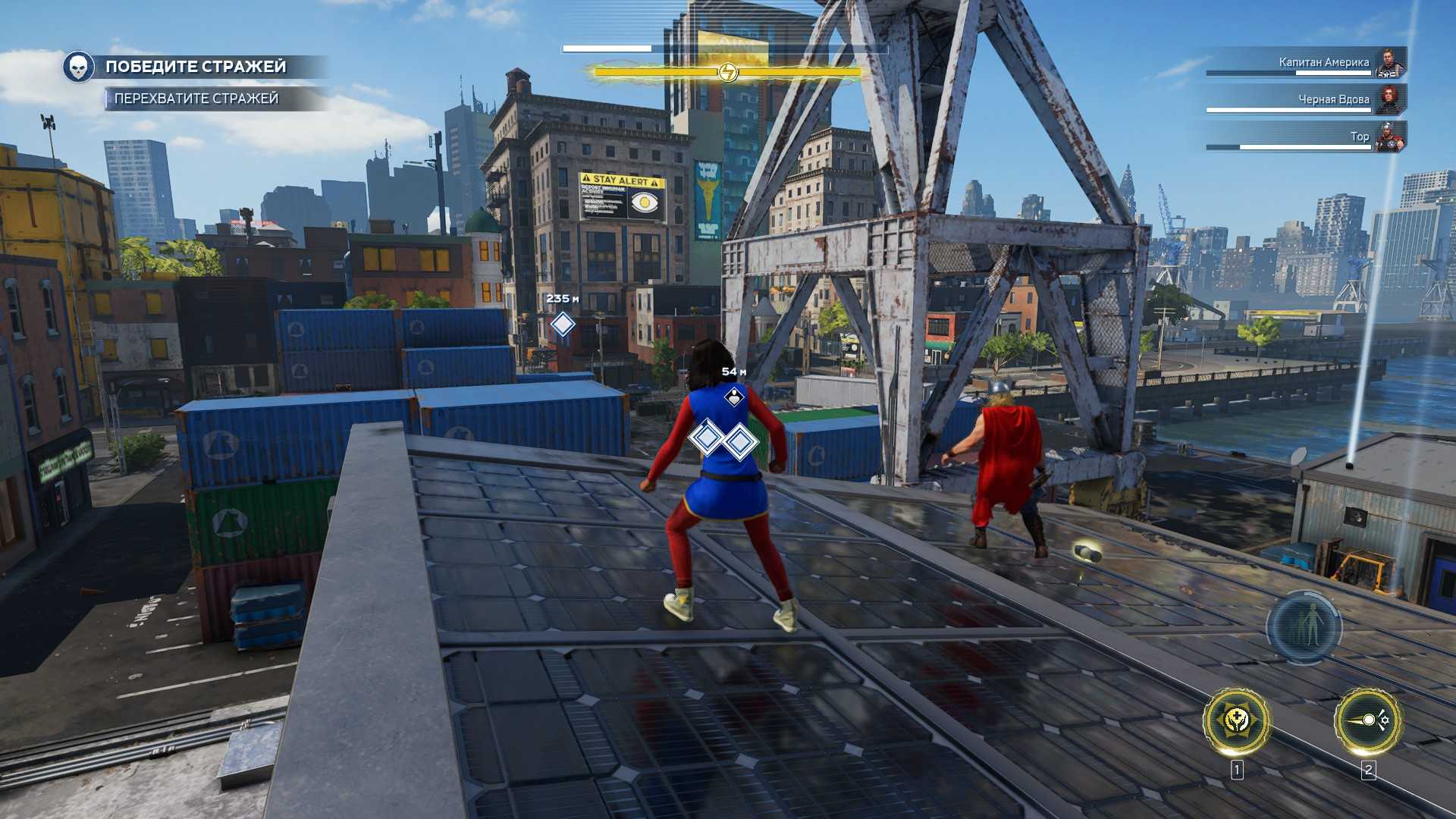Click the 54 m waypoint marker
The width and height of the screenshot is (1456, 819).
tap(733, 396)
